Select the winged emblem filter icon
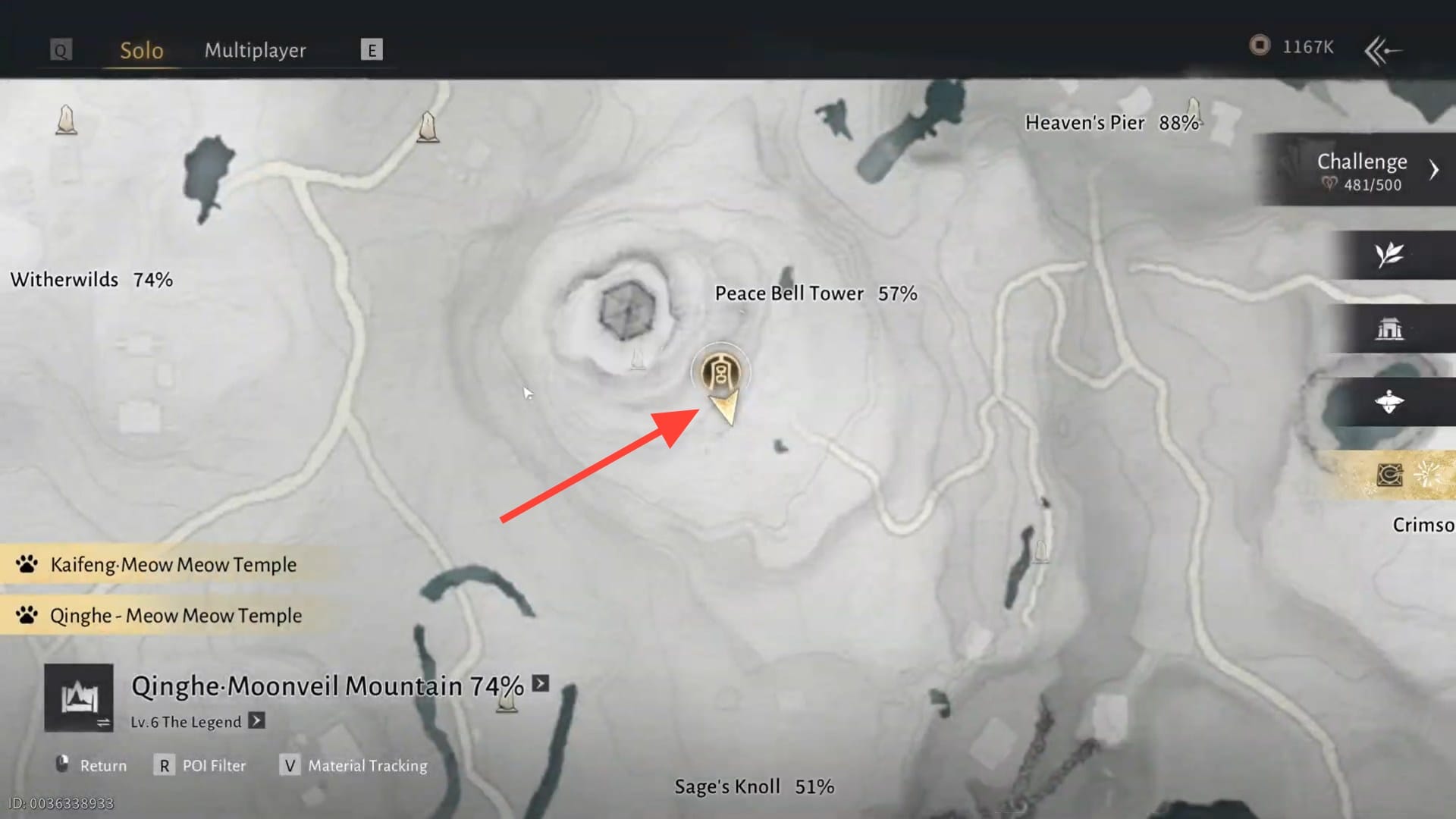 point(1389,402)
